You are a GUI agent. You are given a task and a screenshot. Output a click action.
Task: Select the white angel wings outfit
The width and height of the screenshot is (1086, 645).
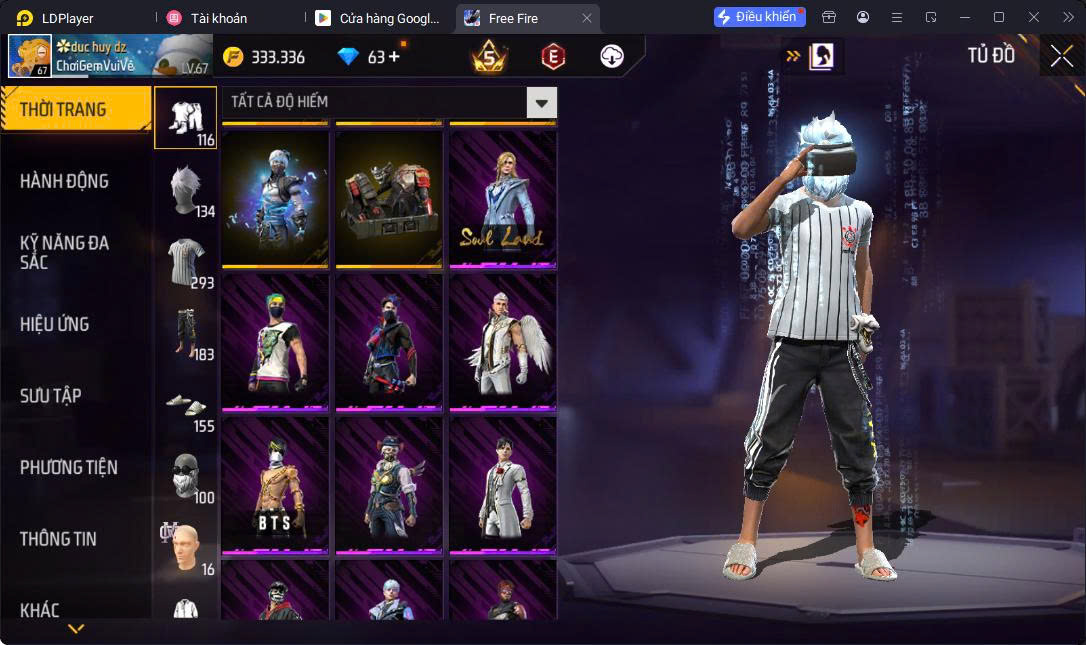point(502,342)
